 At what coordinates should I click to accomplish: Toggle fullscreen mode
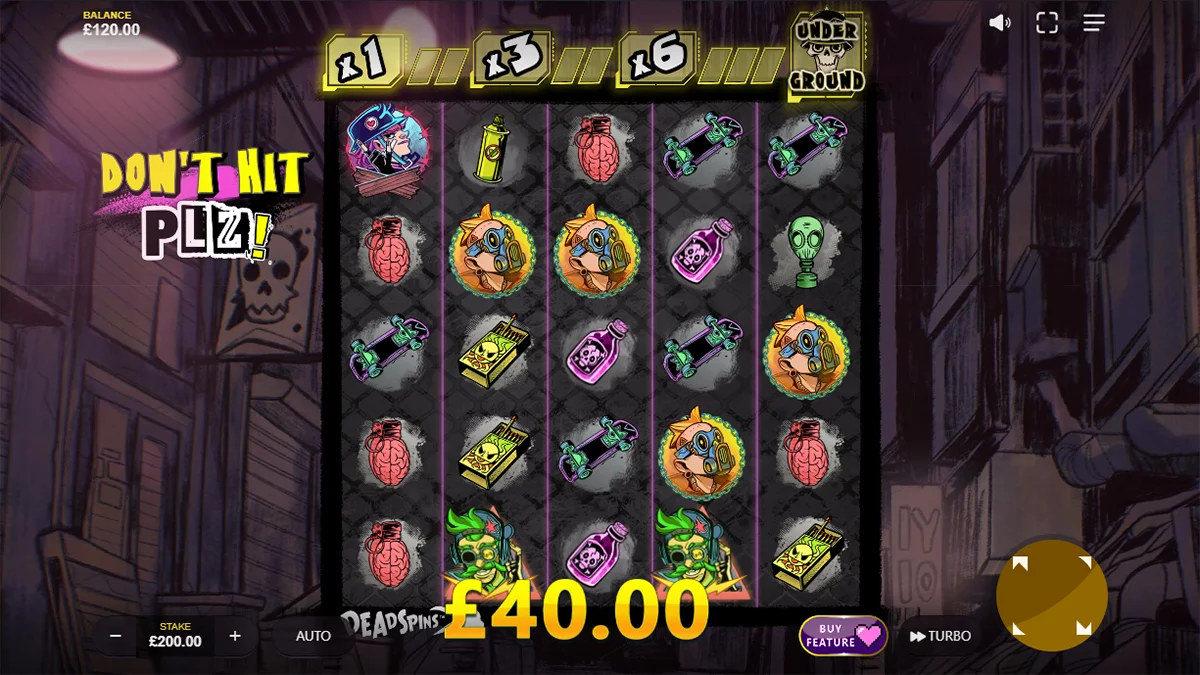1047,23
